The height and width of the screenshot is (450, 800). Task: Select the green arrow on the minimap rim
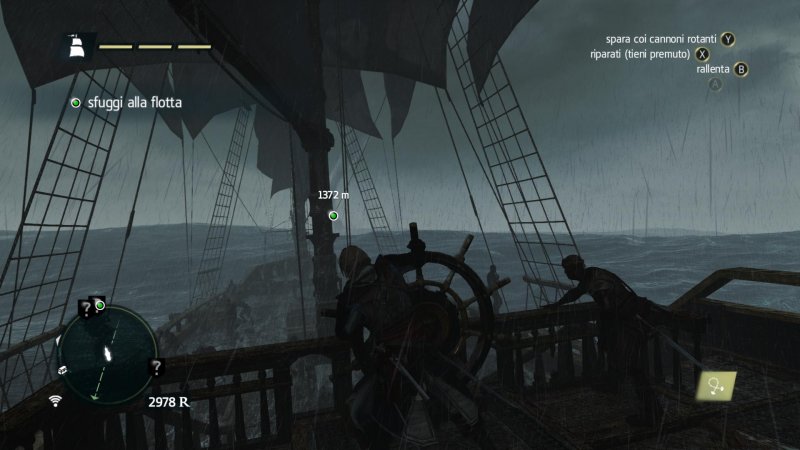pos(94,397)
